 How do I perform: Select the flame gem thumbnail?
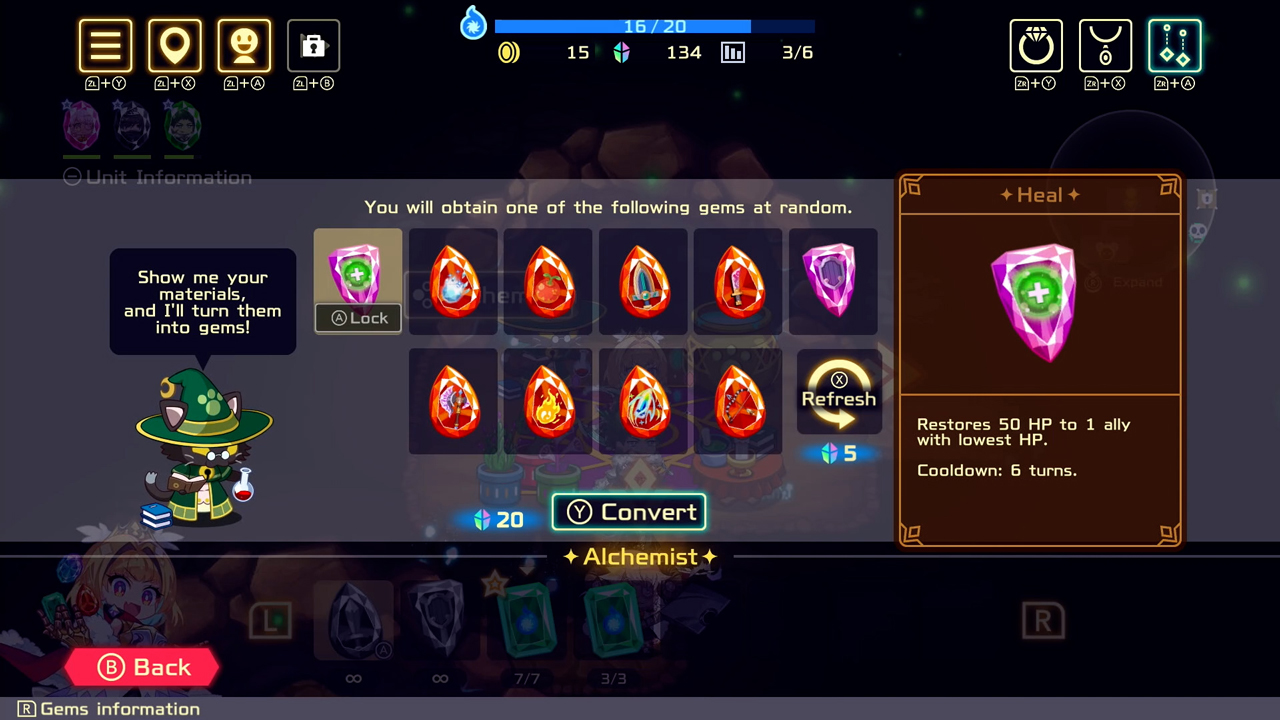click(x=548, y=400)
